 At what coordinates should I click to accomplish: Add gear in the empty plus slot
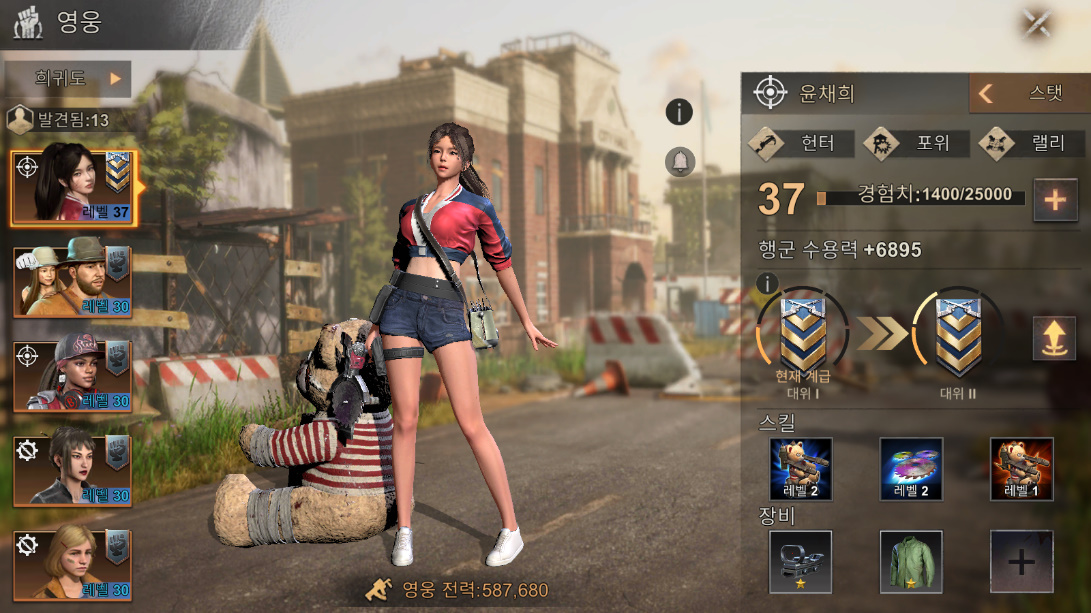[x=1021, y=561]
